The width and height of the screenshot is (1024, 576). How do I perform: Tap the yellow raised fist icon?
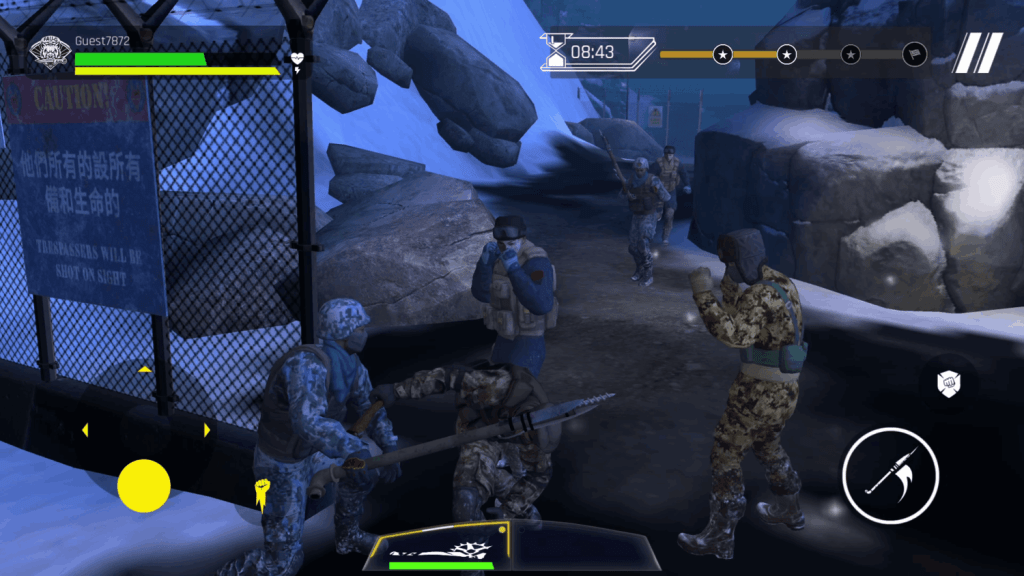pyautogui.click(x=263, y=492)
